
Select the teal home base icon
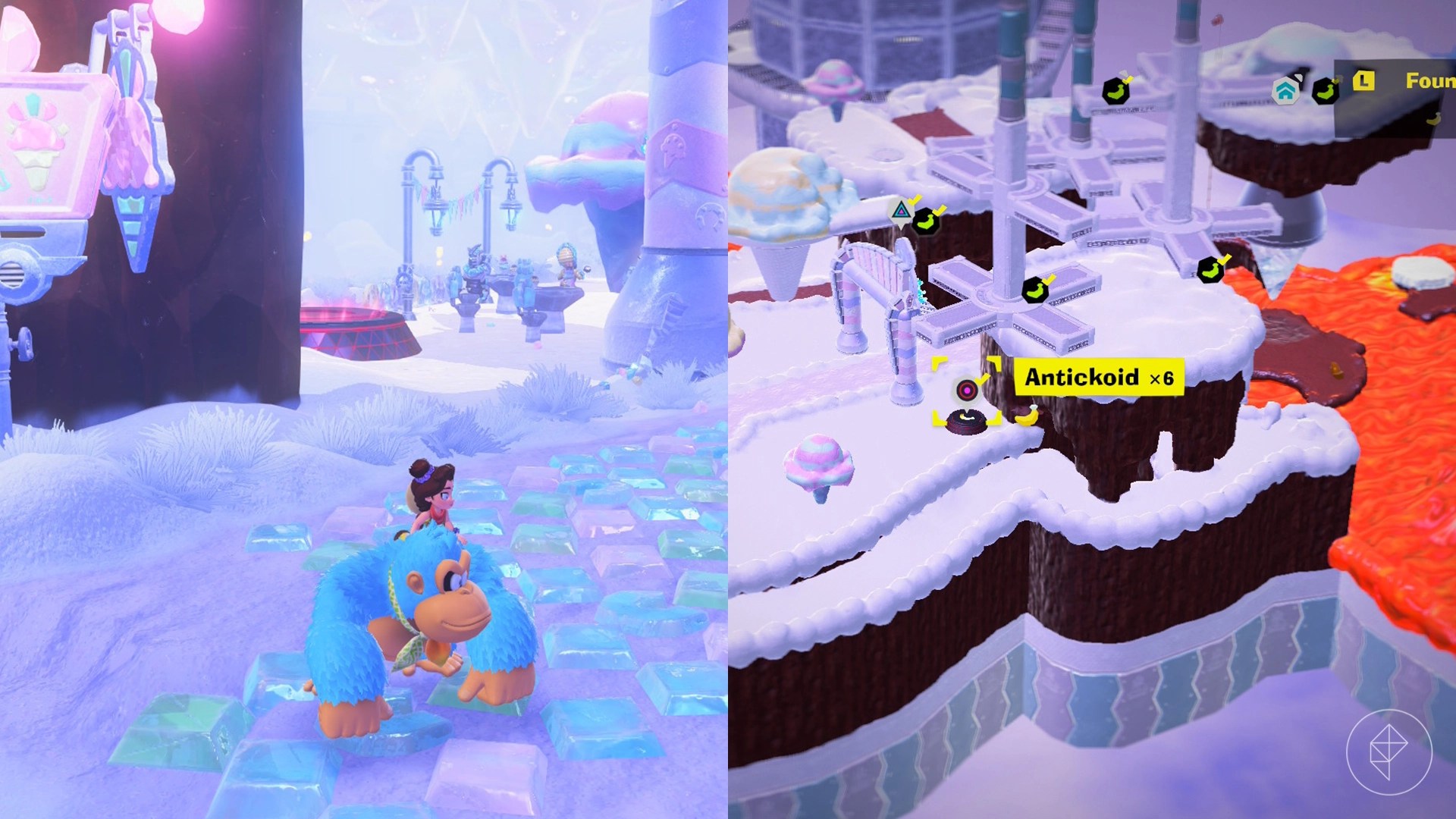(1284, 91)
